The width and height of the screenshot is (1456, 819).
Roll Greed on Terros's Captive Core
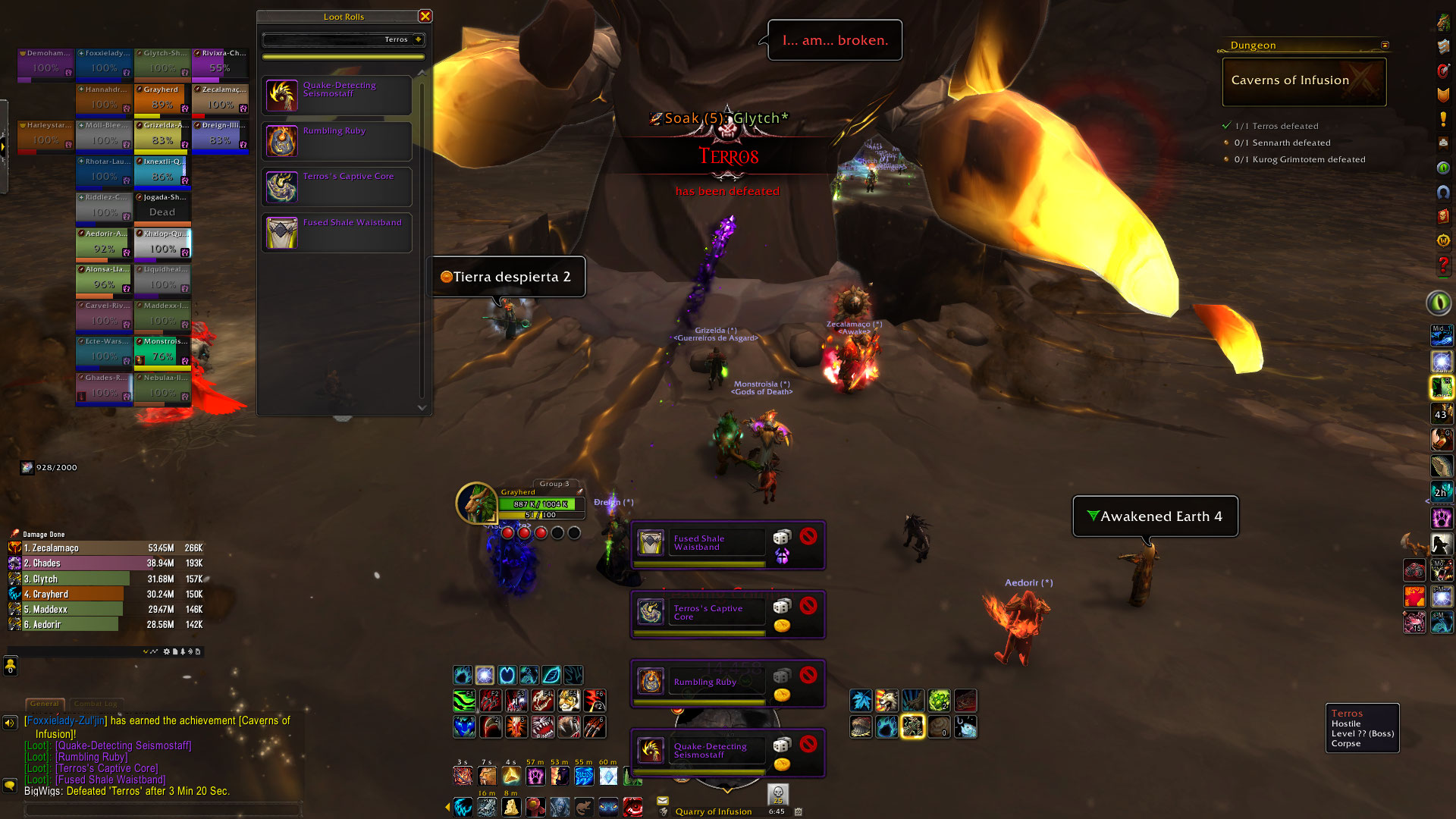782,626
